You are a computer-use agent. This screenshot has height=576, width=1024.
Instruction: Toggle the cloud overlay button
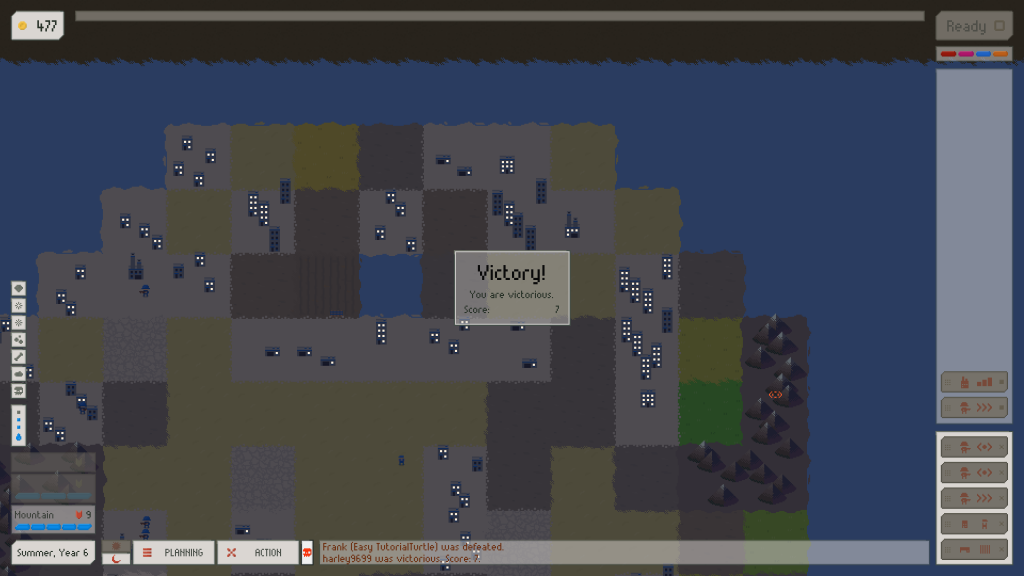click(x=19, y=373)
